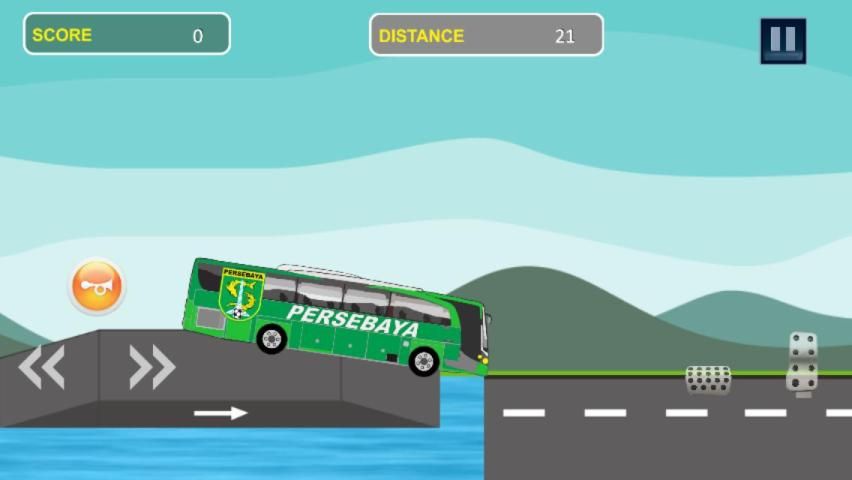The height and width of the screenshot is (480, 852).
Task: Honk the orange horn button
Action: [x=97, y=287]
